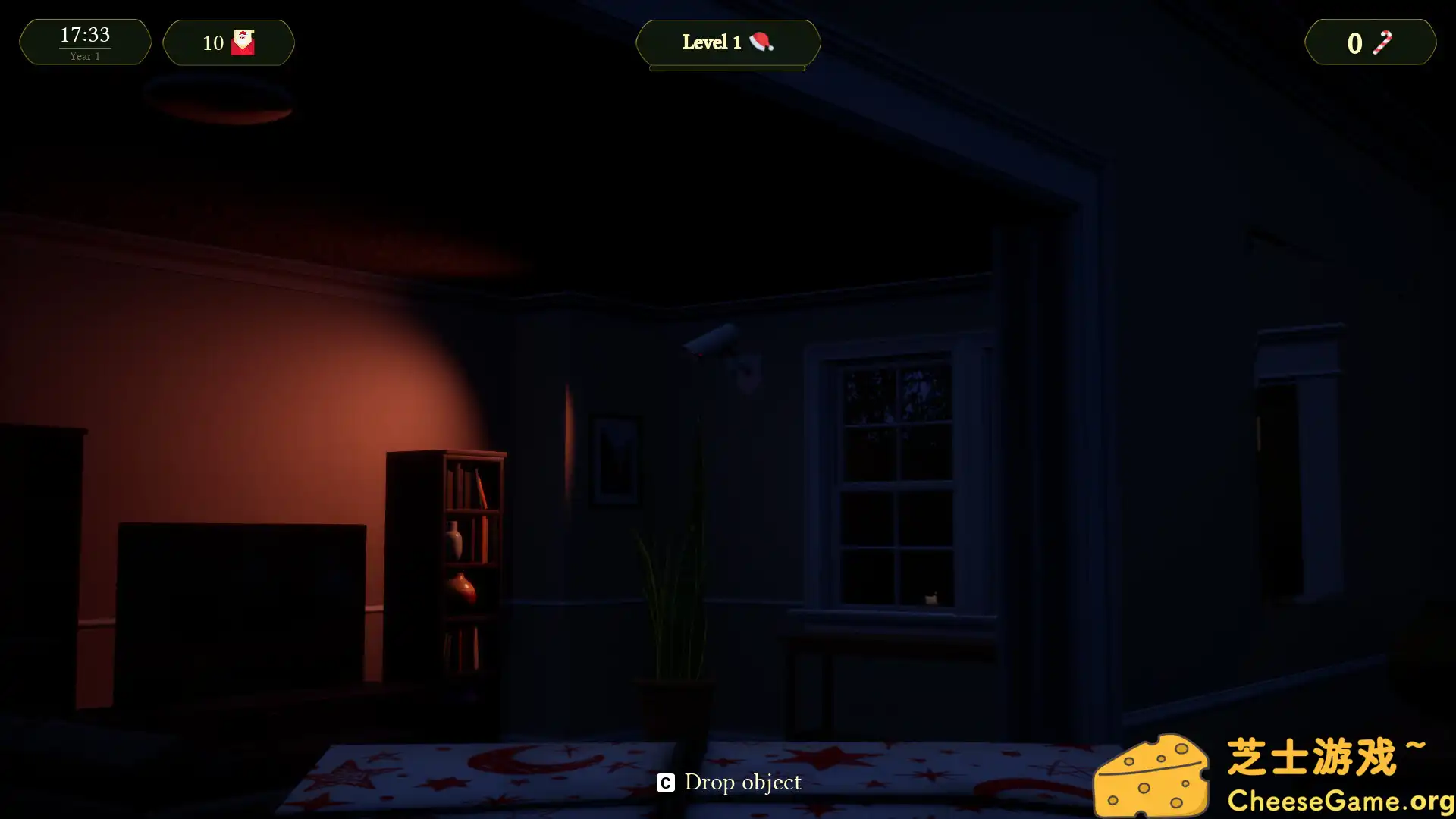Switch to the Level 1 header panel
Image resolution: width=1456 pixels, height=819 pixels.
click(727, 43)
